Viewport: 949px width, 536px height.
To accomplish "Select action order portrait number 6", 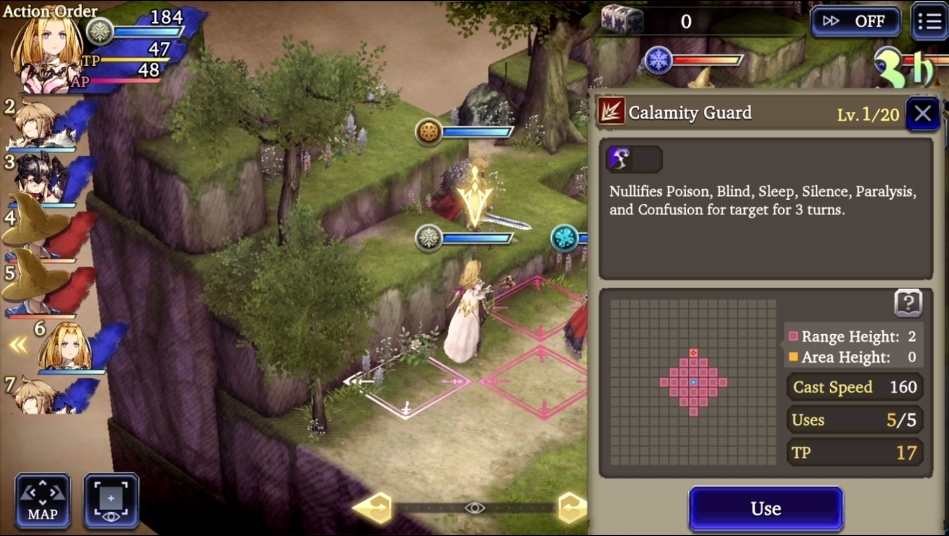I will [66, 347].
